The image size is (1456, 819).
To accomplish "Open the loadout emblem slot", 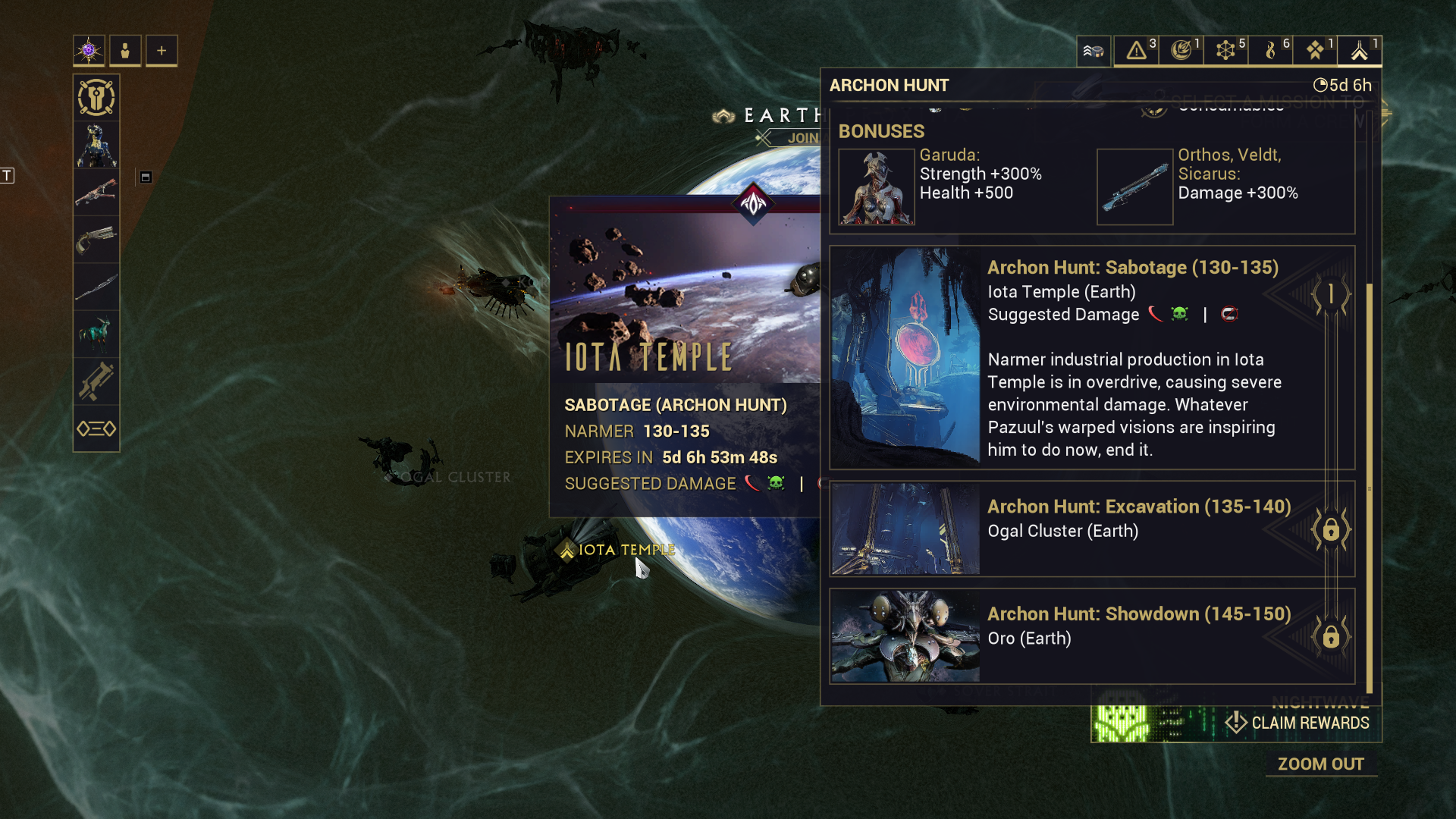I will 96,98.
